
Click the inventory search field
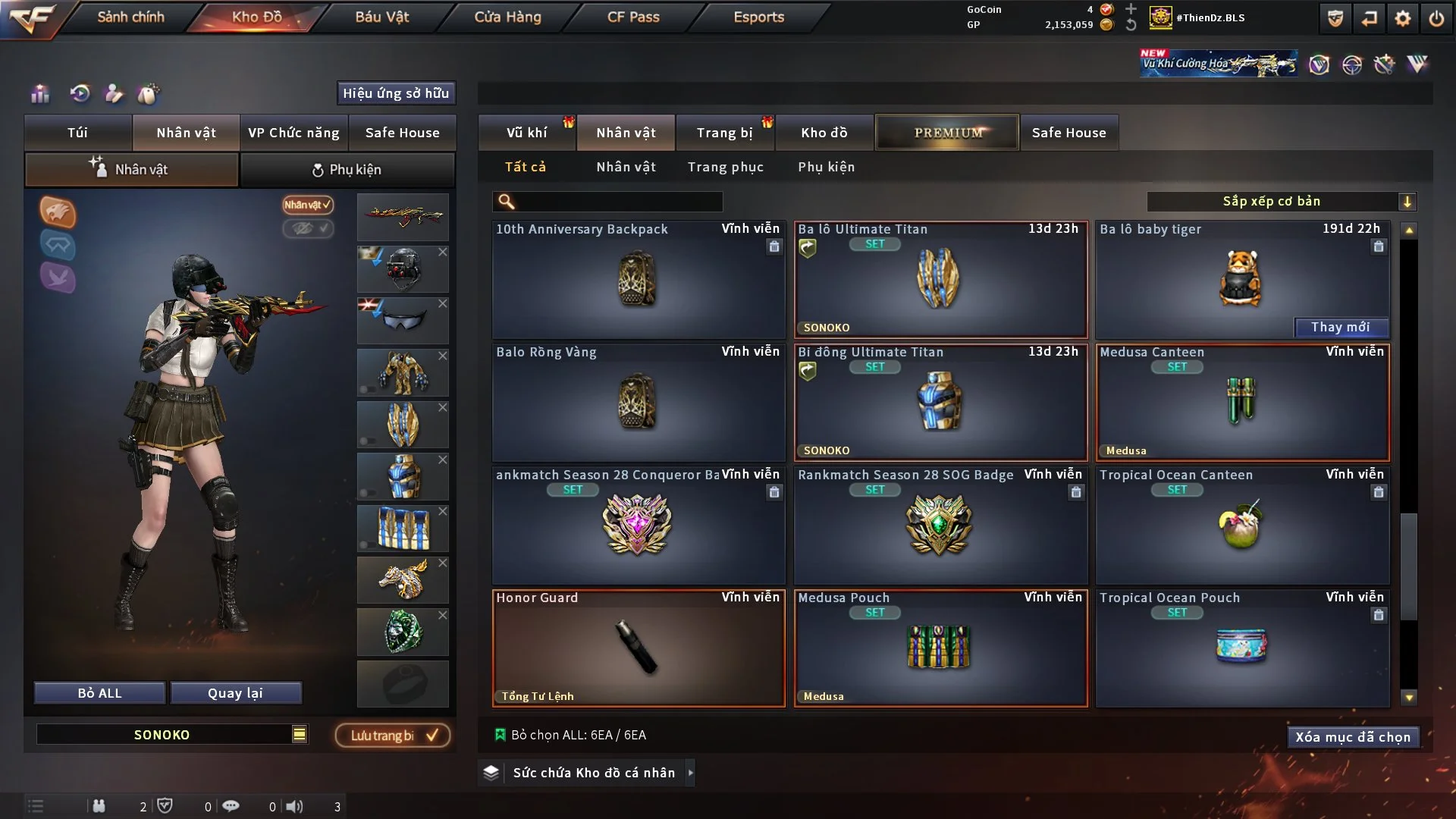pos(618,201)
